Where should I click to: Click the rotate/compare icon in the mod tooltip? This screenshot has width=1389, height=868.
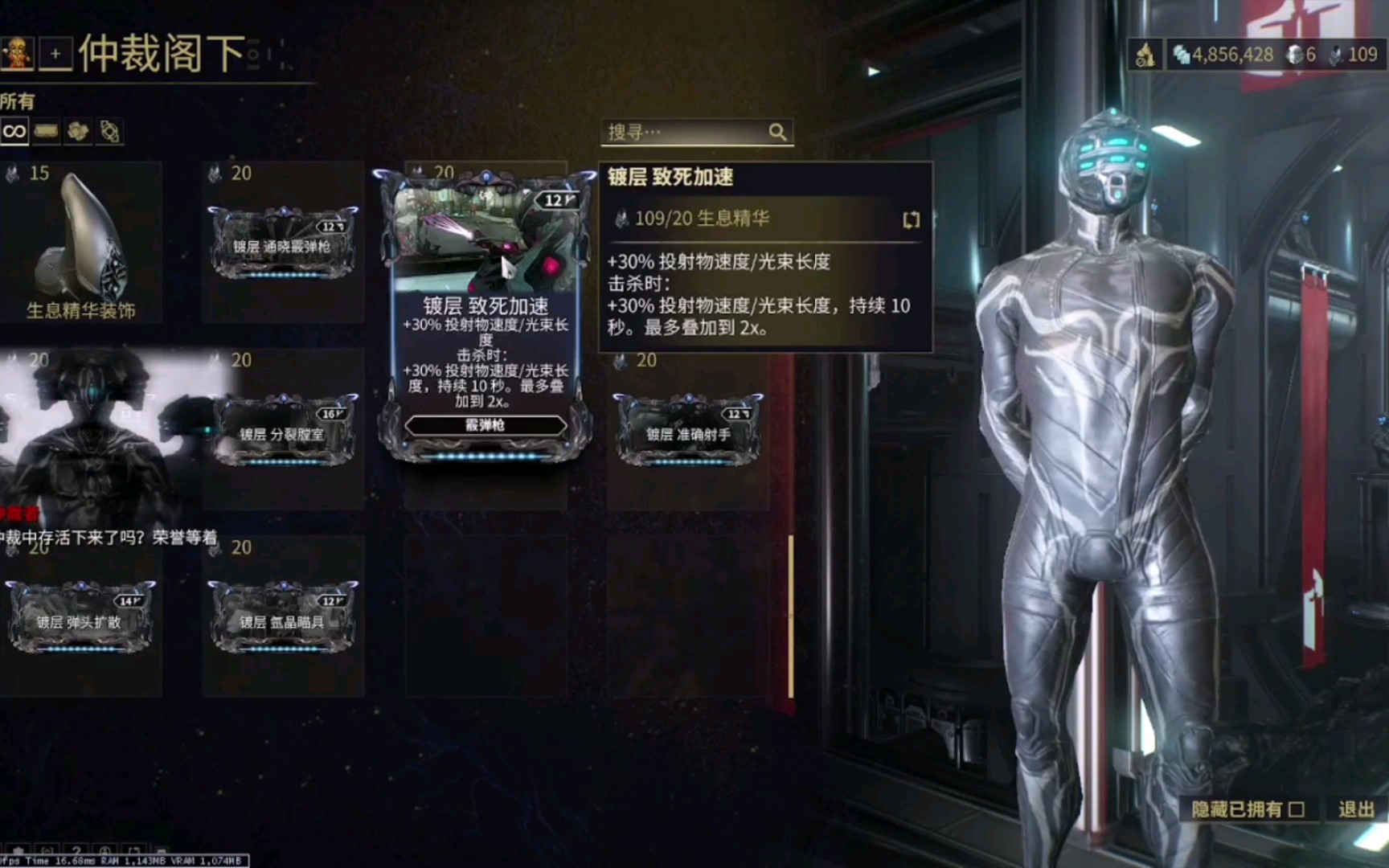click(910, 219)
